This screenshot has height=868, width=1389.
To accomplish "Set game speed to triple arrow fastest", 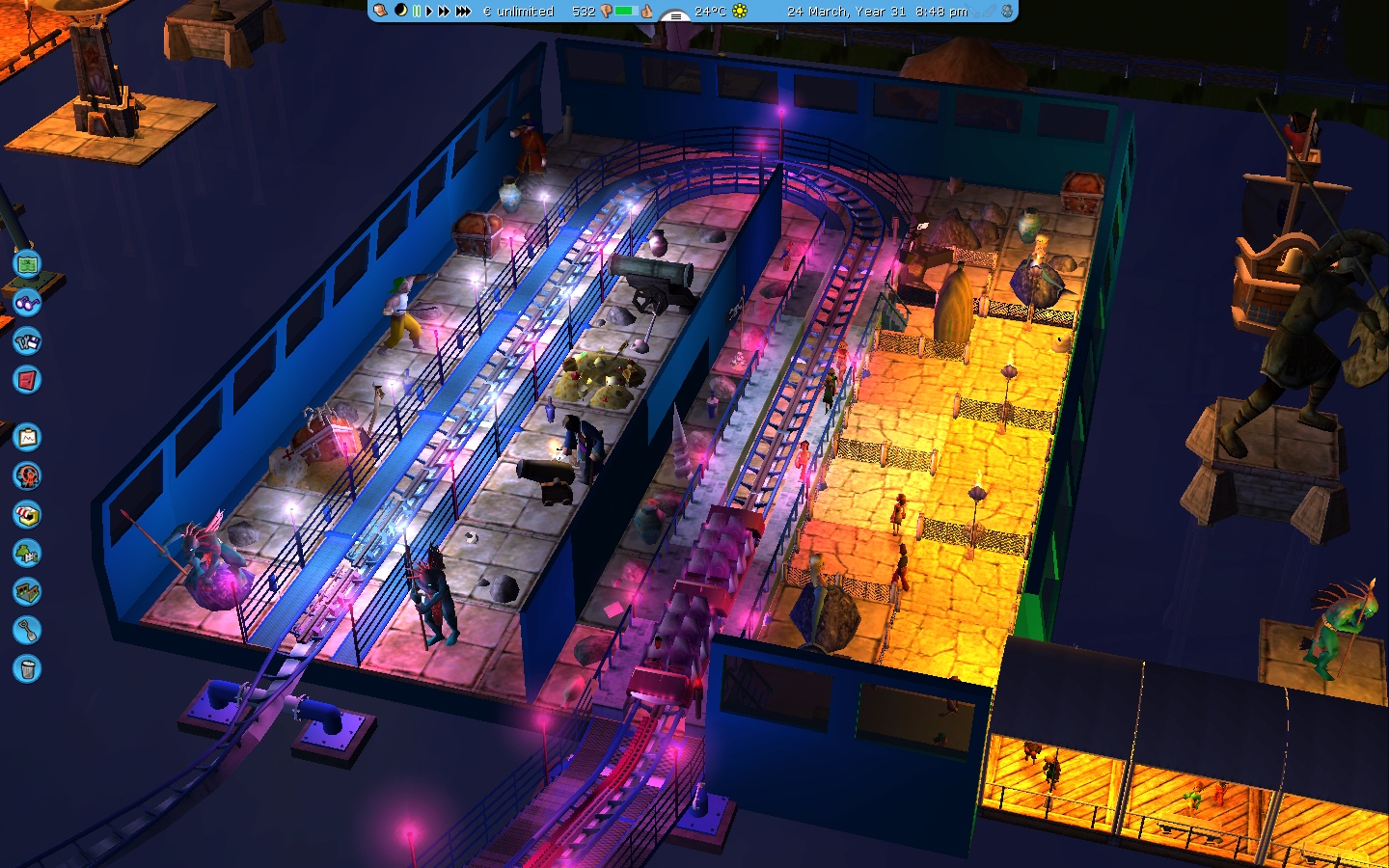I will pos(463,12).
